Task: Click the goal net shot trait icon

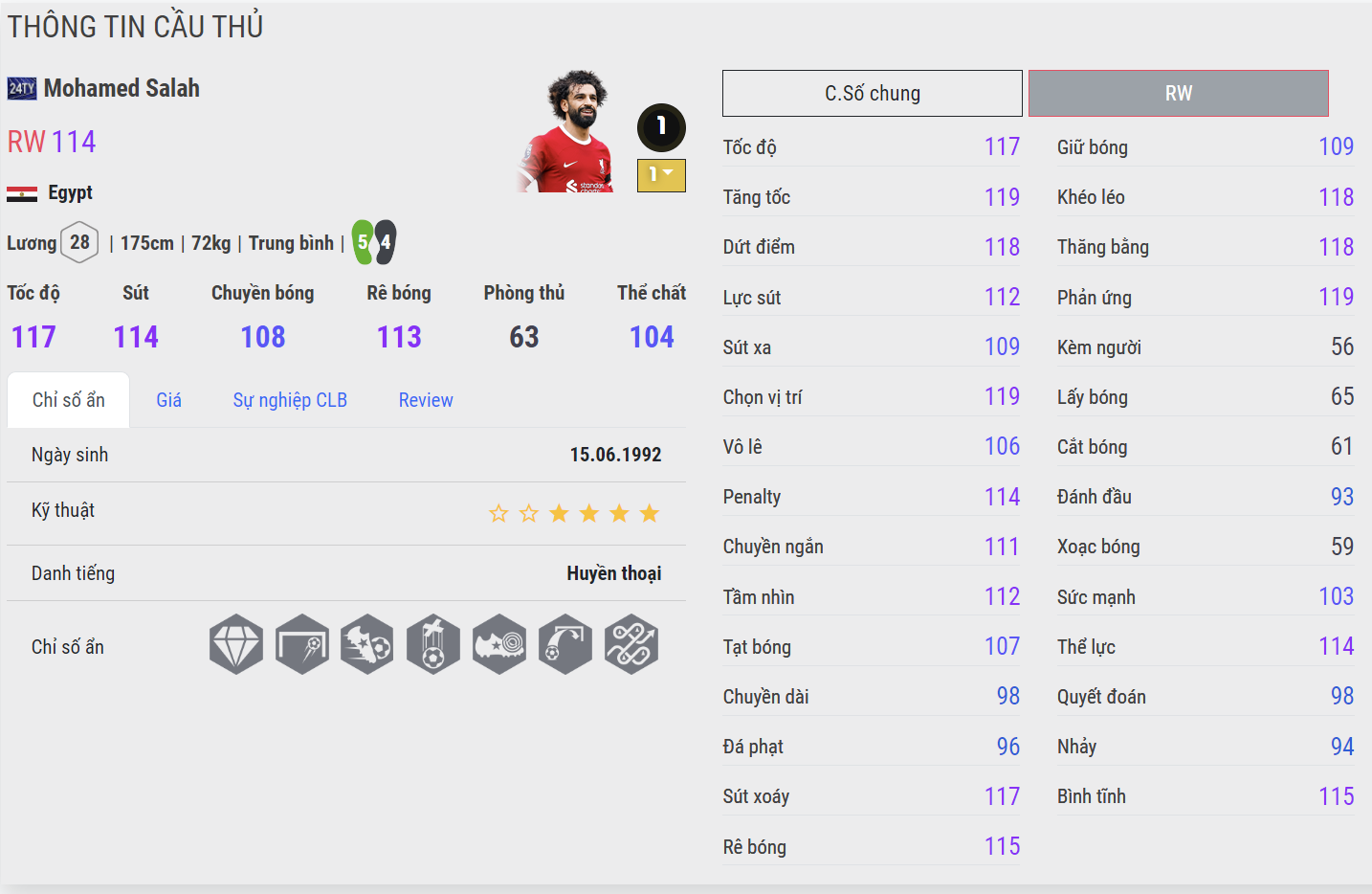Action: 302,644
